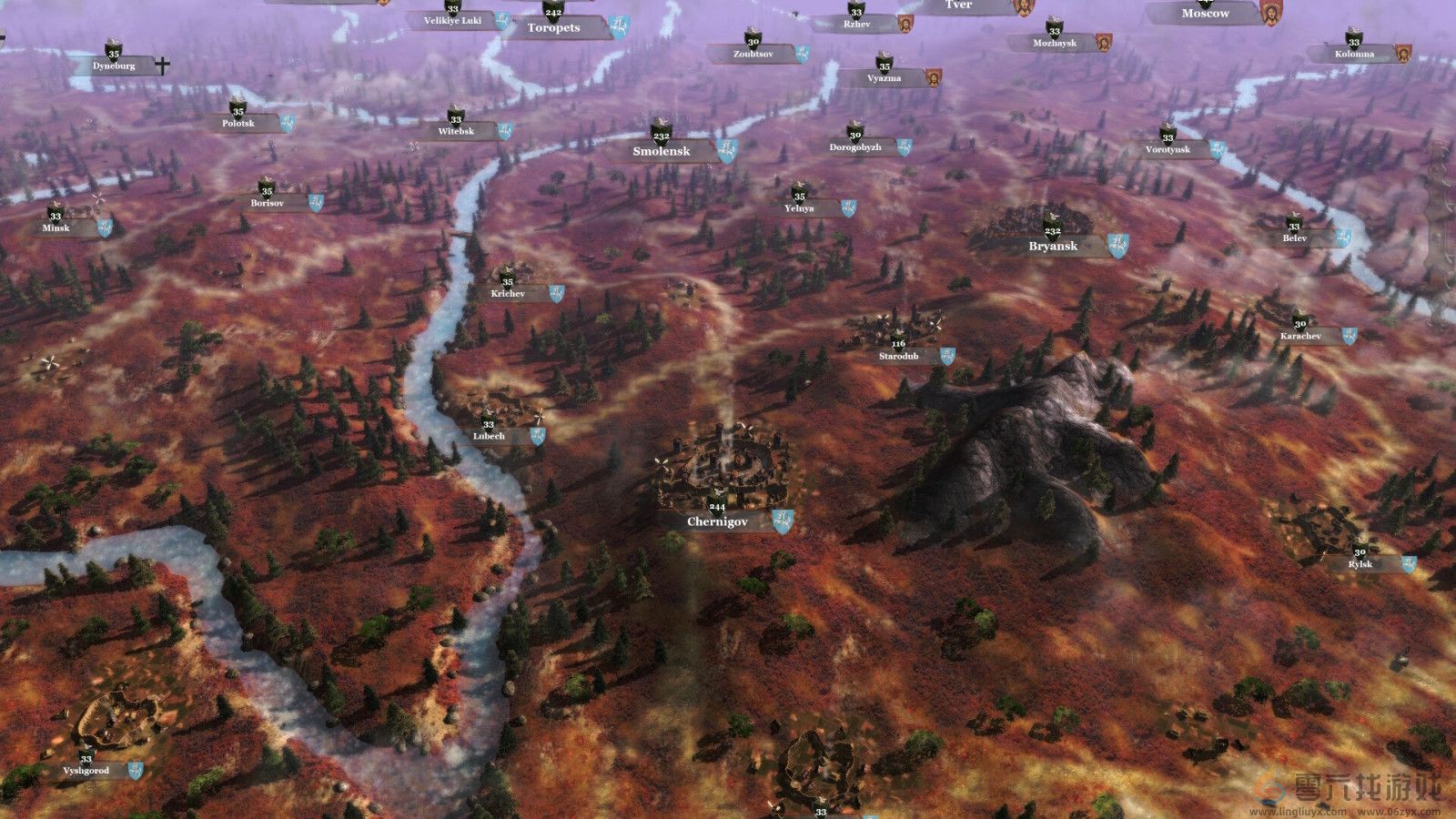
Task: Select the Karachev town label
Action: [x=1300, y=337]
